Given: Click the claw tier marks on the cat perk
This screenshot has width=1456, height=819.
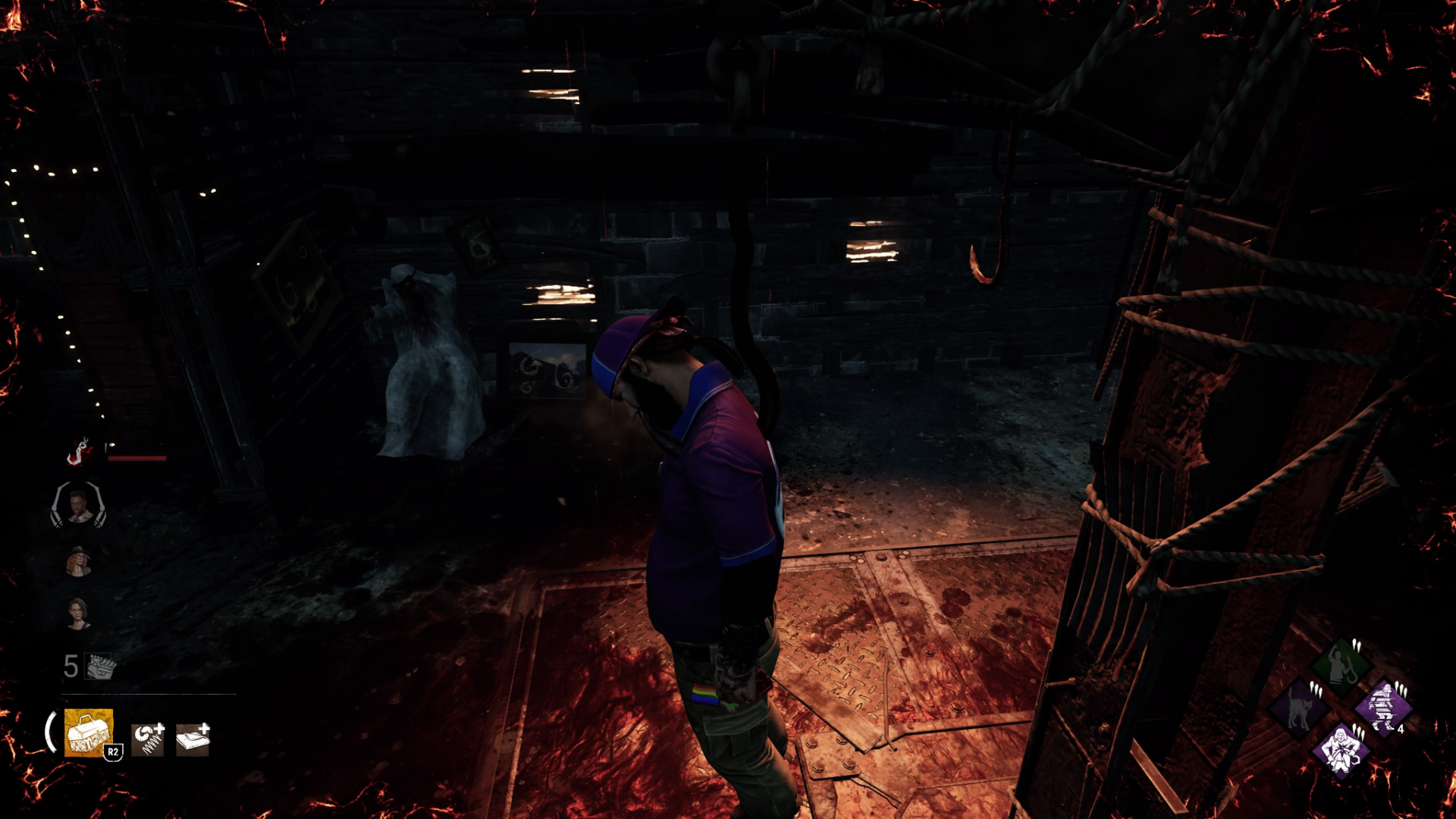Looking at the screenshot, I should 1316,689.
